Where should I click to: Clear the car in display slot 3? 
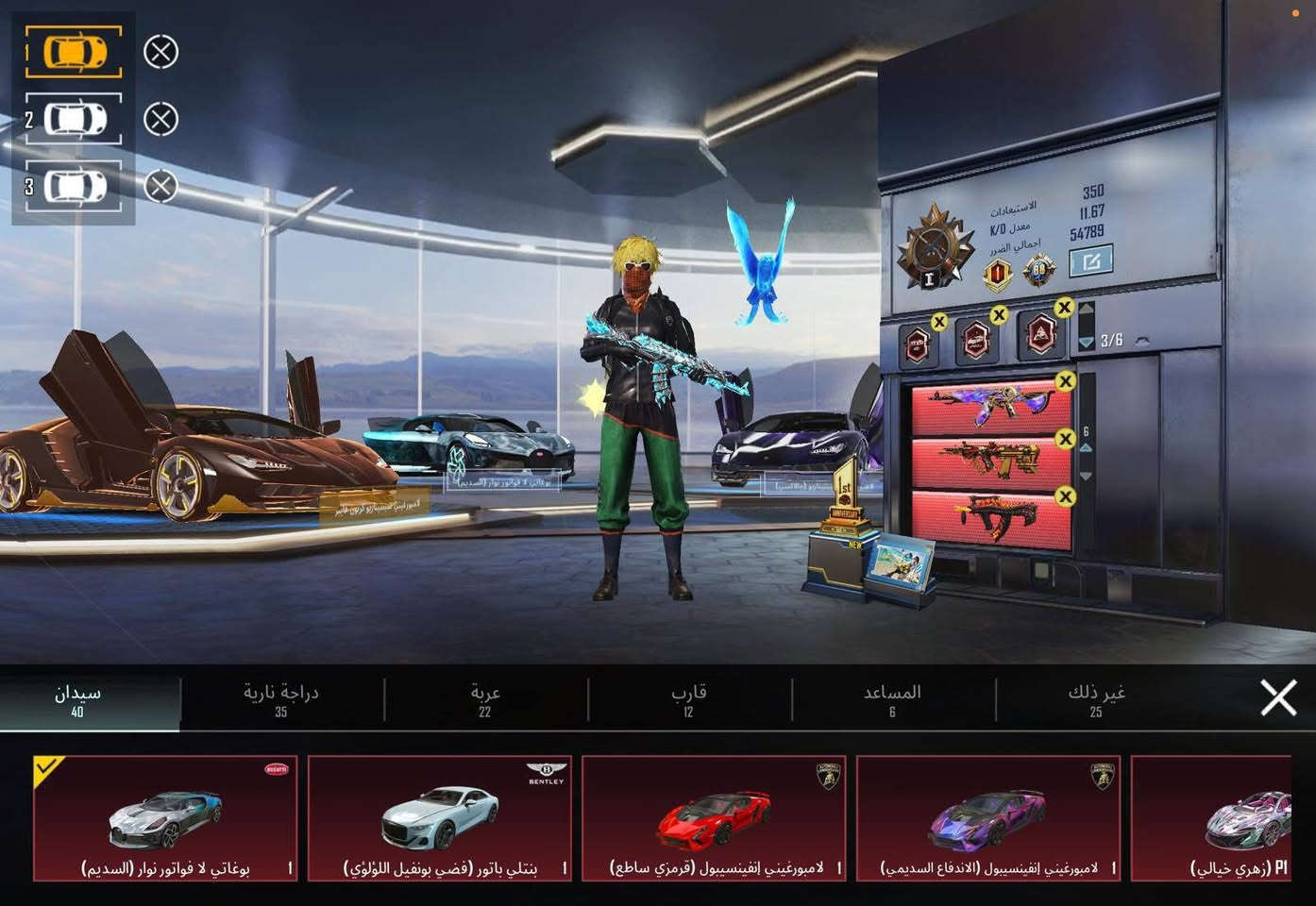coord(160,186)
